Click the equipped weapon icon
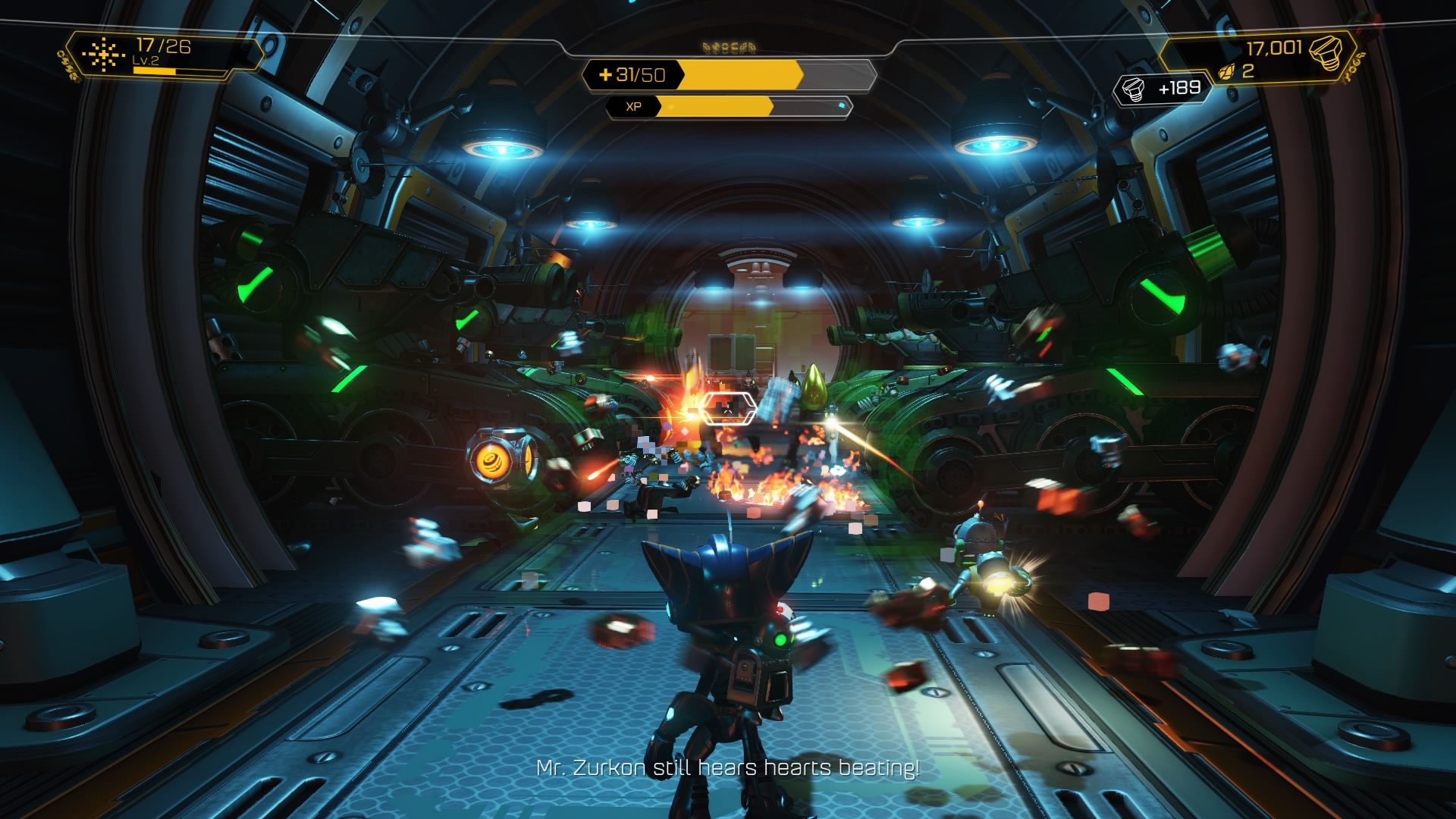The height and width of the screenshot is (819, 1456). pyautogui.click(x=103, y=54)
